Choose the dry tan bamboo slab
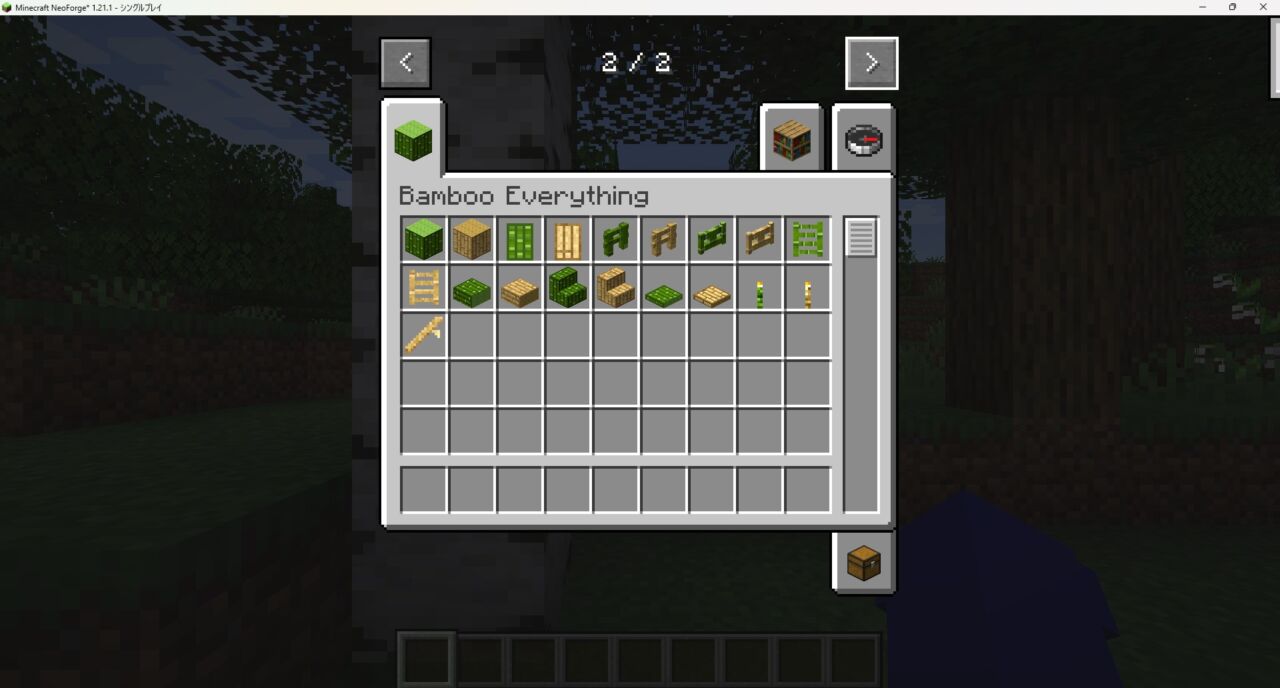This screenshot has width=1280, height=688. pos(520,291)
